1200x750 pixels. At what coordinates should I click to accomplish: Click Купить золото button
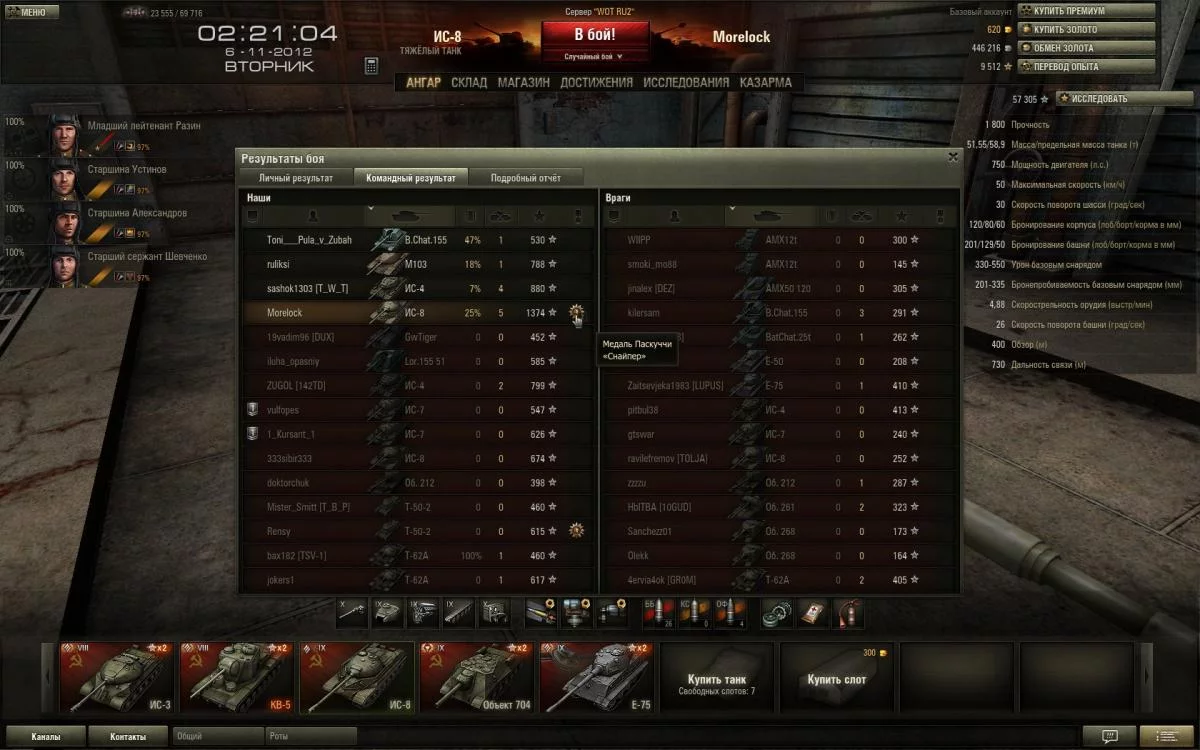1087,30
